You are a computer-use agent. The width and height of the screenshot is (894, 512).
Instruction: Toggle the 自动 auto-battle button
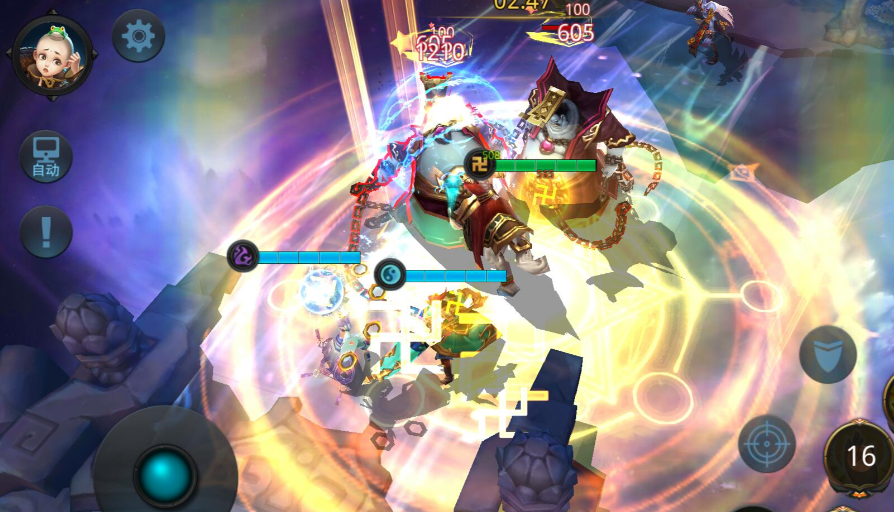click(x=46, y=157)
